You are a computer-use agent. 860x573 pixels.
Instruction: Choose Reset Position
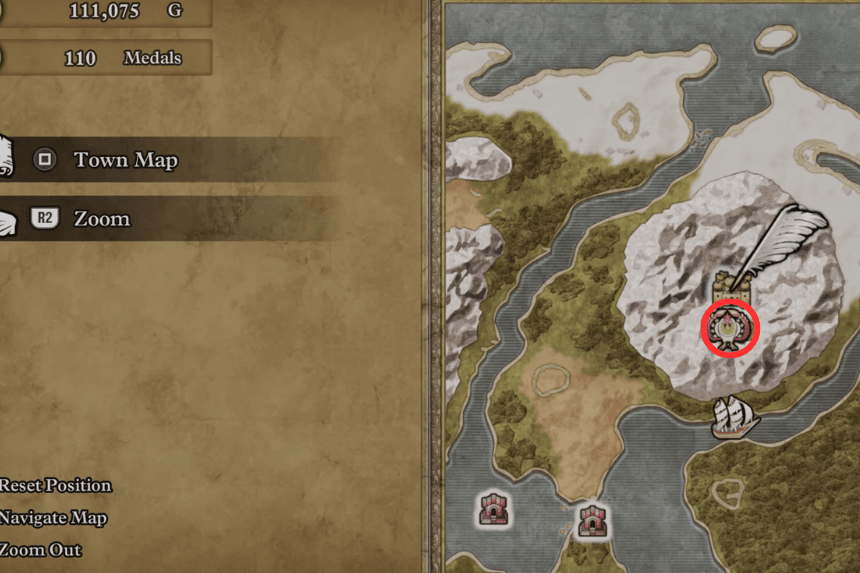click(56, 486)
